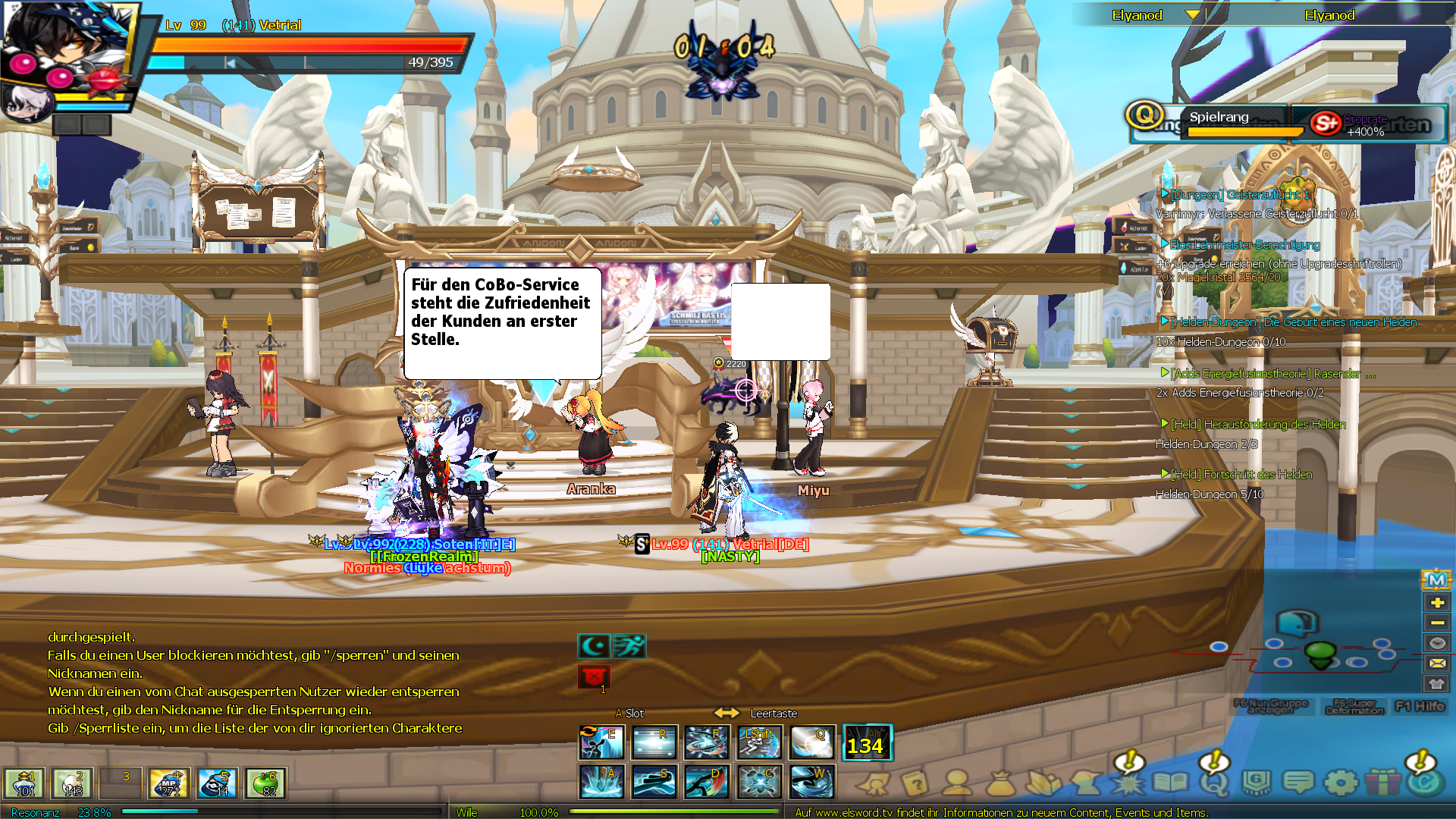1456x819 pixels.
Task: Toggle Super Deformation mode
Action: click(x=1354, y=707)
